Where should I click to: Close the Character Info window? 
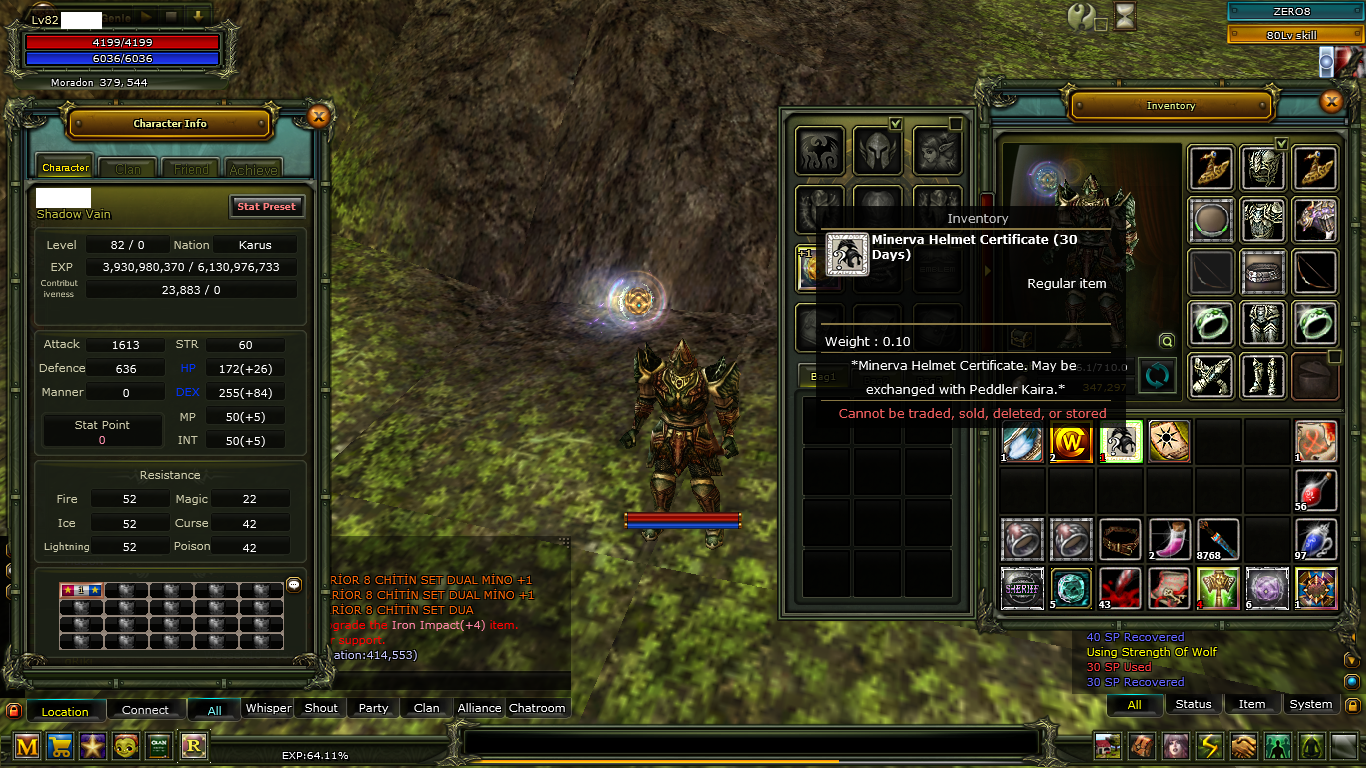click(x=318, y=116)
